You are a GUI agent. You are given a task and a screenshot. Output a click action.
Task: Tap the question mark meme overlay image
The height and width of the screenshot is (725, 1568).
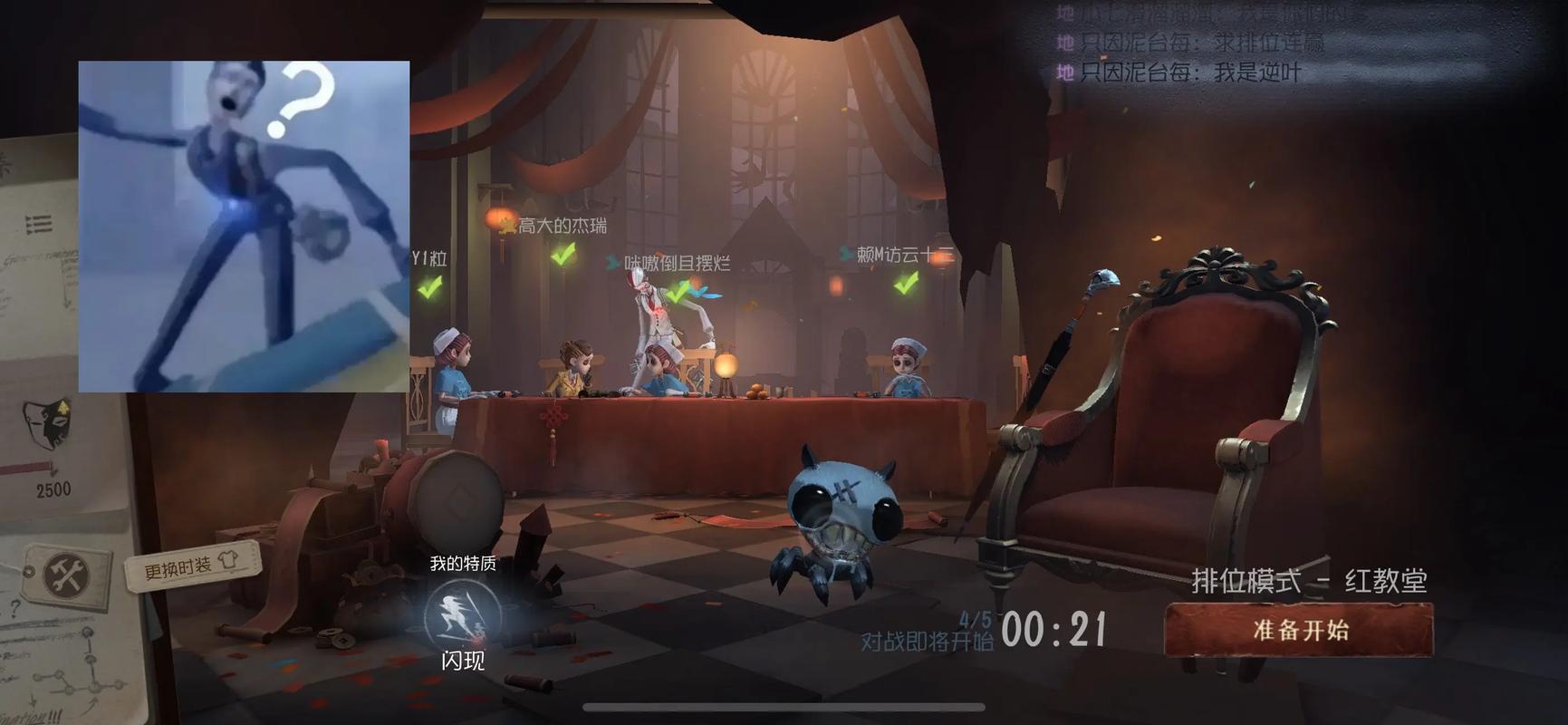coord(244,227)
